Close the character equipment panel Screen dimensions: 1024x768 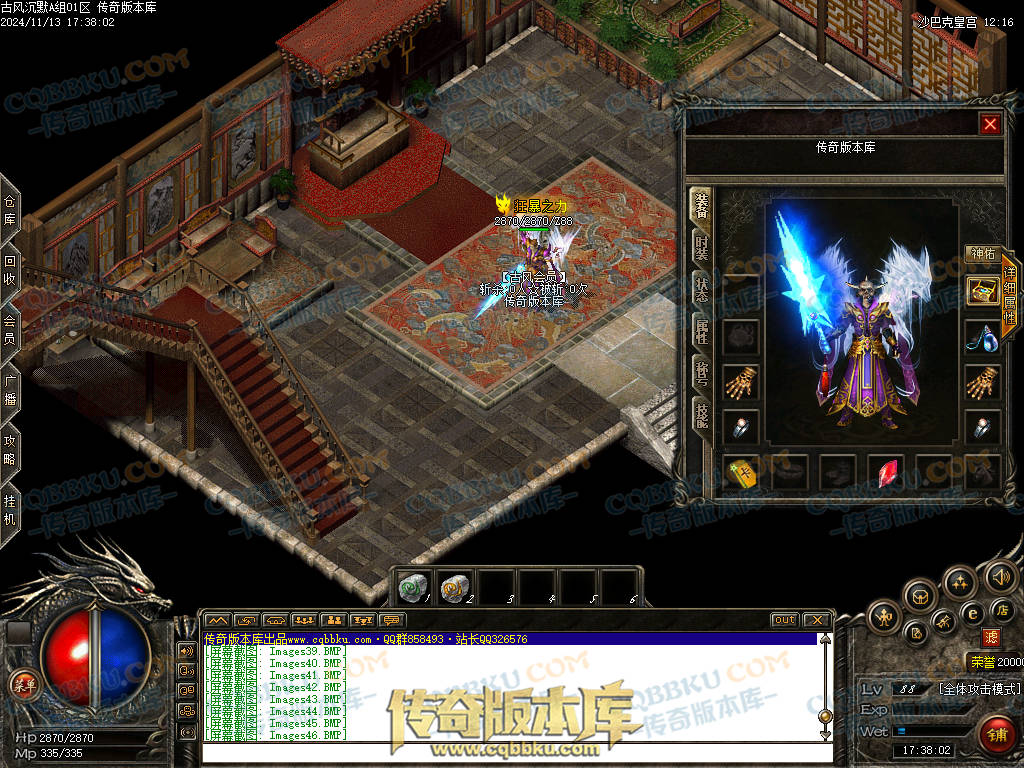click(990, 124)
